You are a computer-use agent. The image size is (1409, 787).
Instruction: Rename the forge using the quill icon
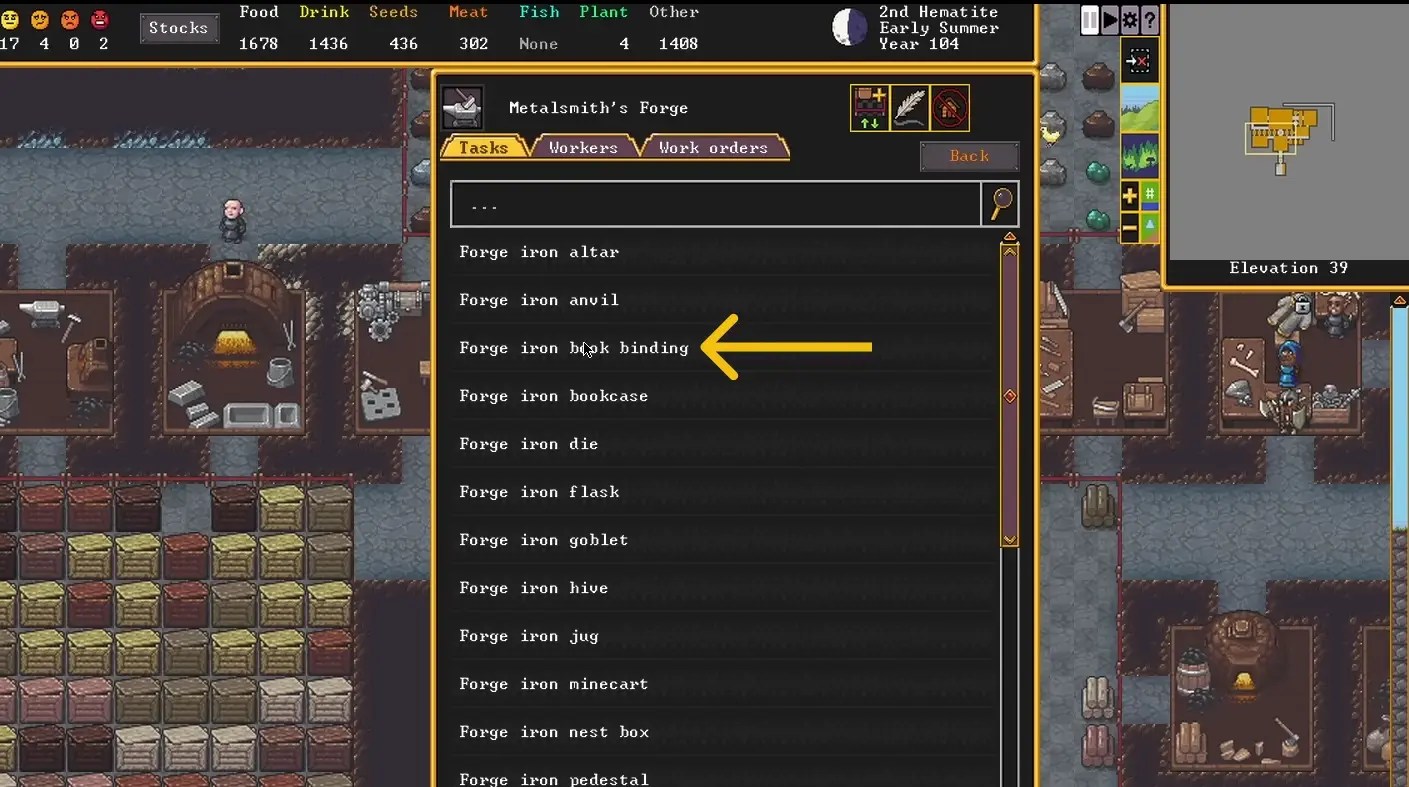pyautogui.click(x=910, y=108)
